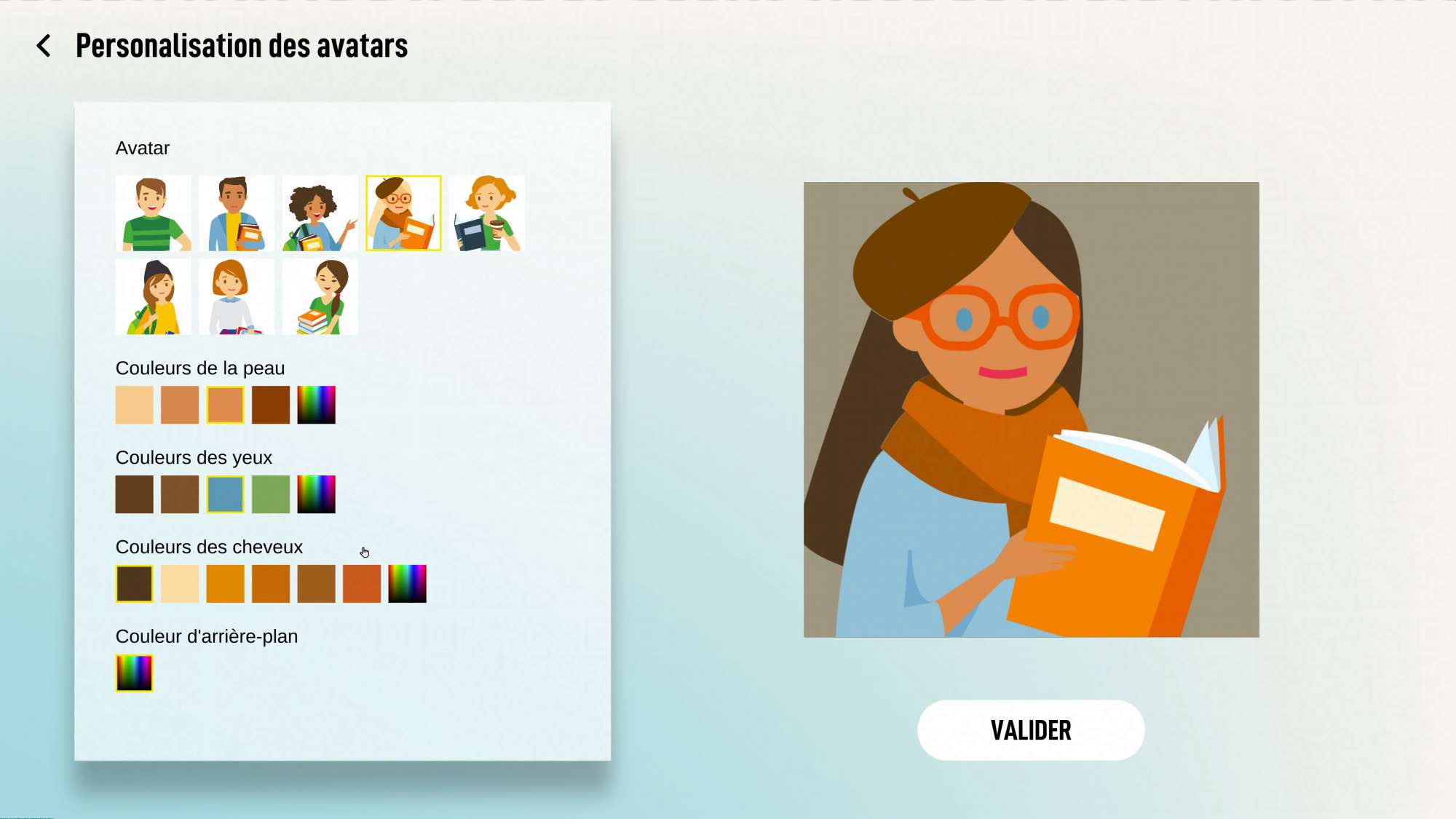
Task: Select the girl with dark beanie avatar
Action: pos(153,297)
